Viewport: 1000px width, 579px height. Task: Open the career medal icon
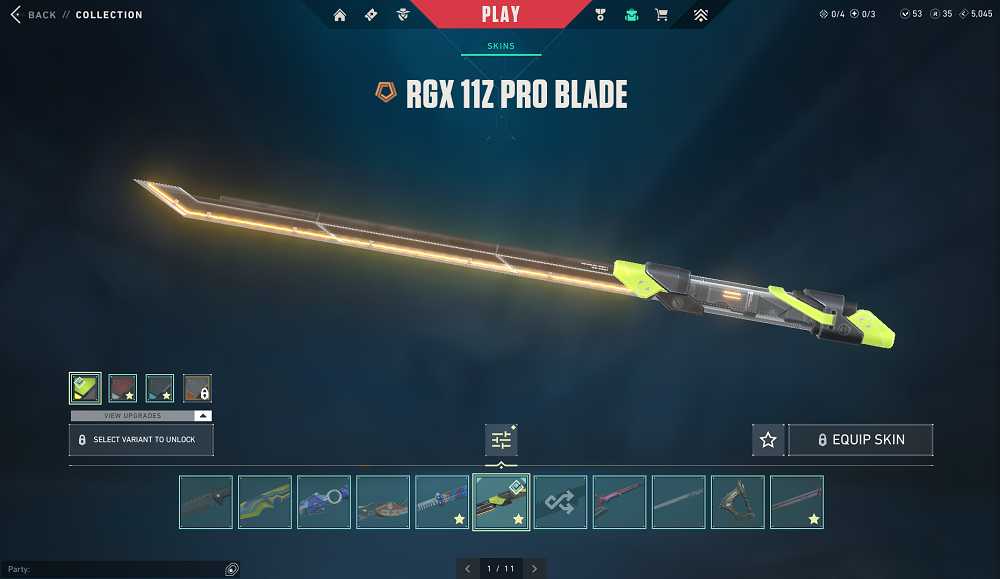[x=600, y=15]
